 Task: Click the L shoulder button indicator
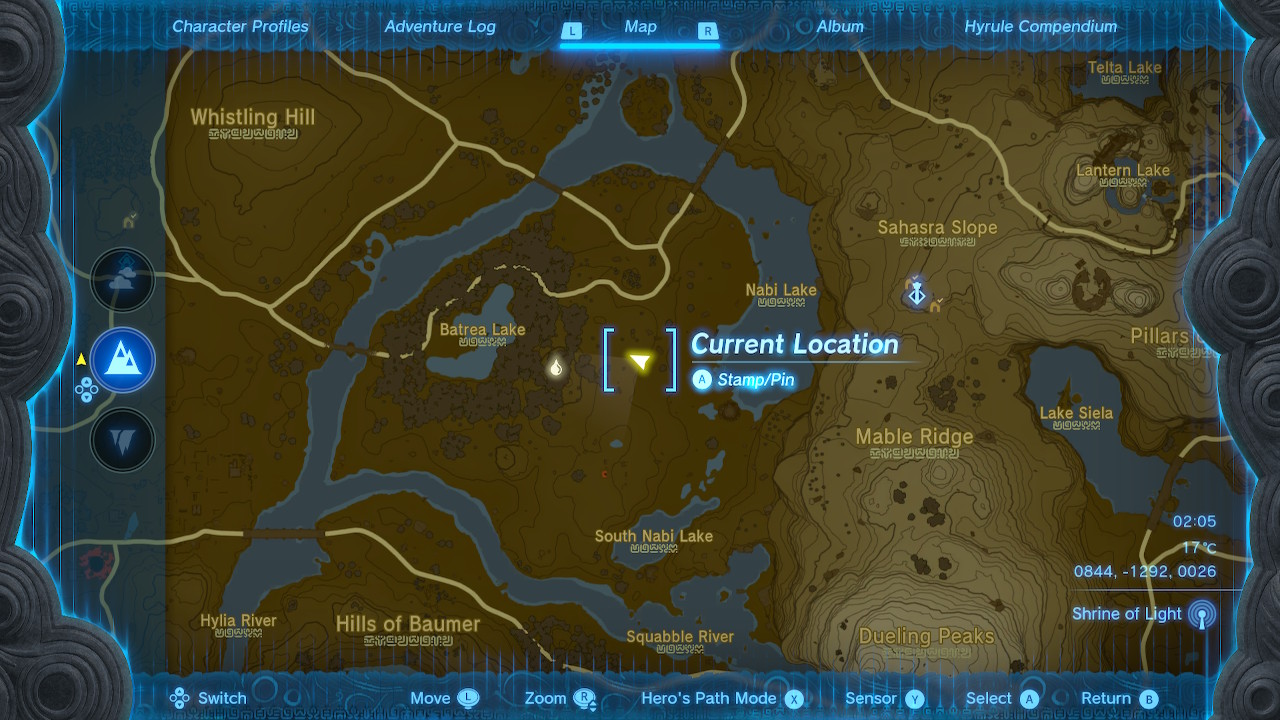click(x=571, y=31)
